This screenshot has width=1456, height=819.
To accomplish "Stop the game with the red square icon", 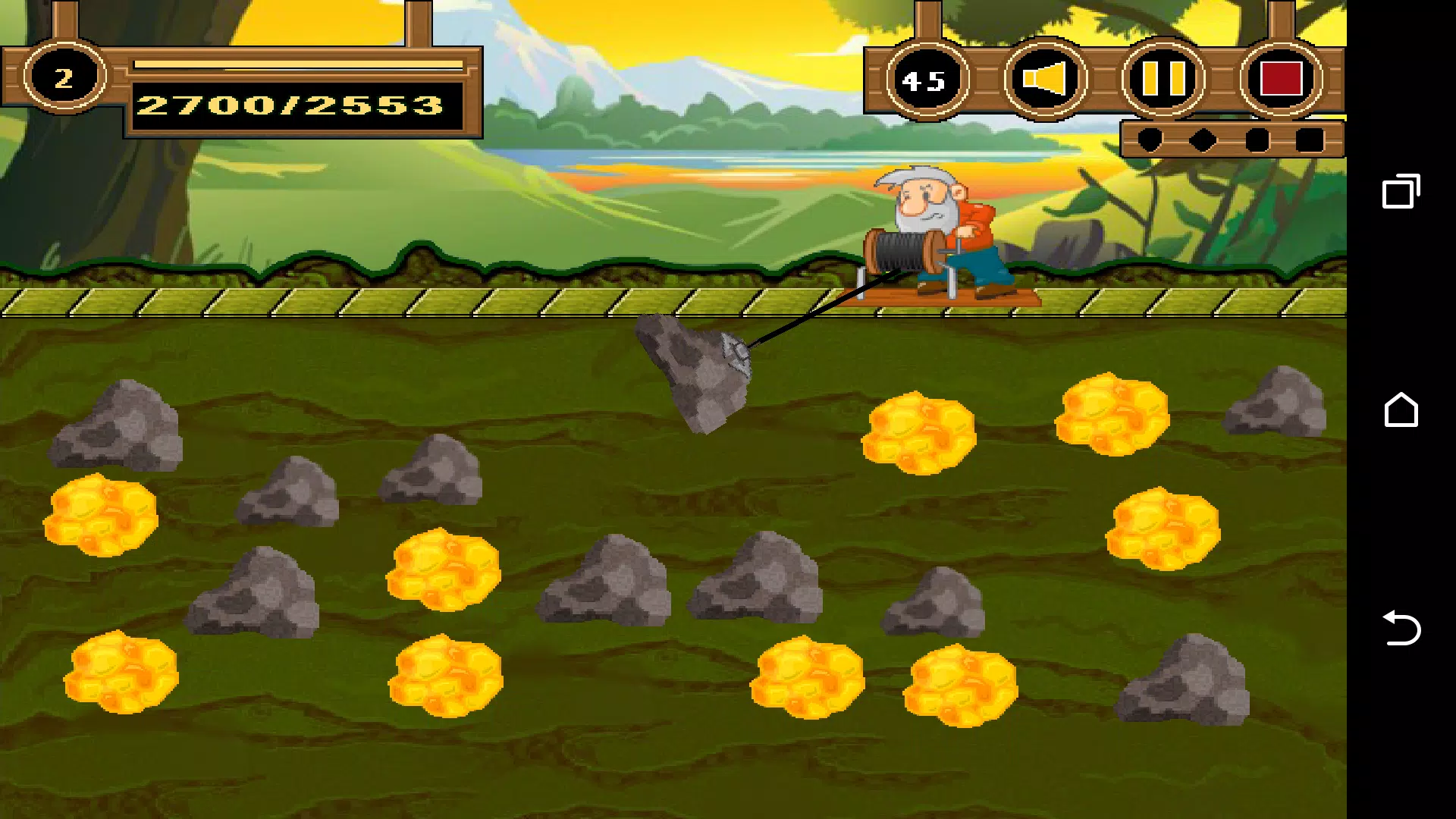I will (x=1280, y=78).
